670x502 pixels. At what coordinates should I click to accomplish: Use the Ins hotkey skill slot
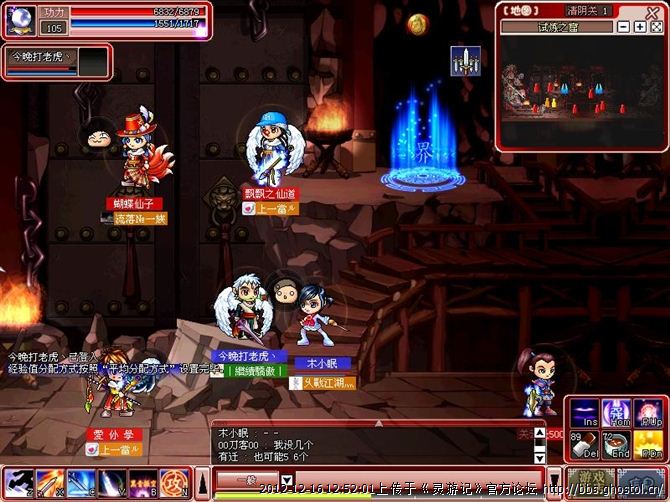(584, 413)
